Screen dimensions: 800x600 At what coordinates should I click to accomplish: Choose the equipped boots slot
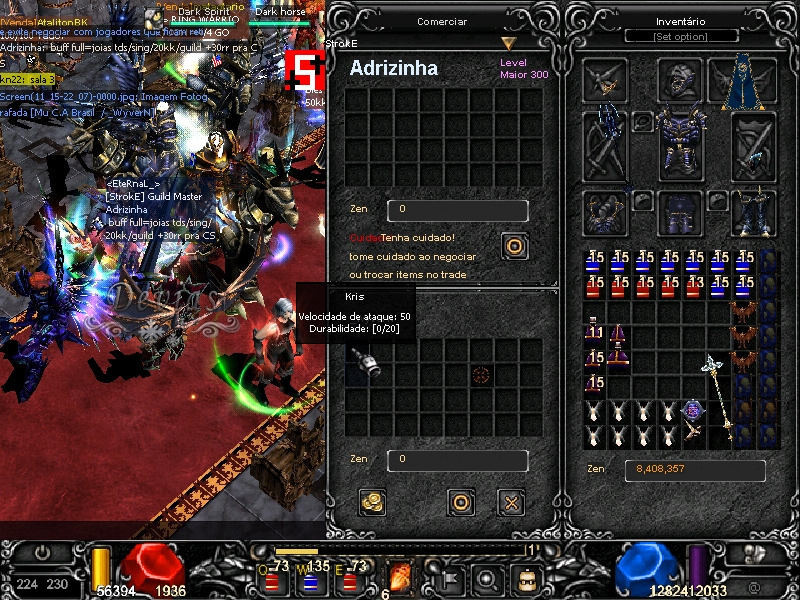click(x=753, y=212)
